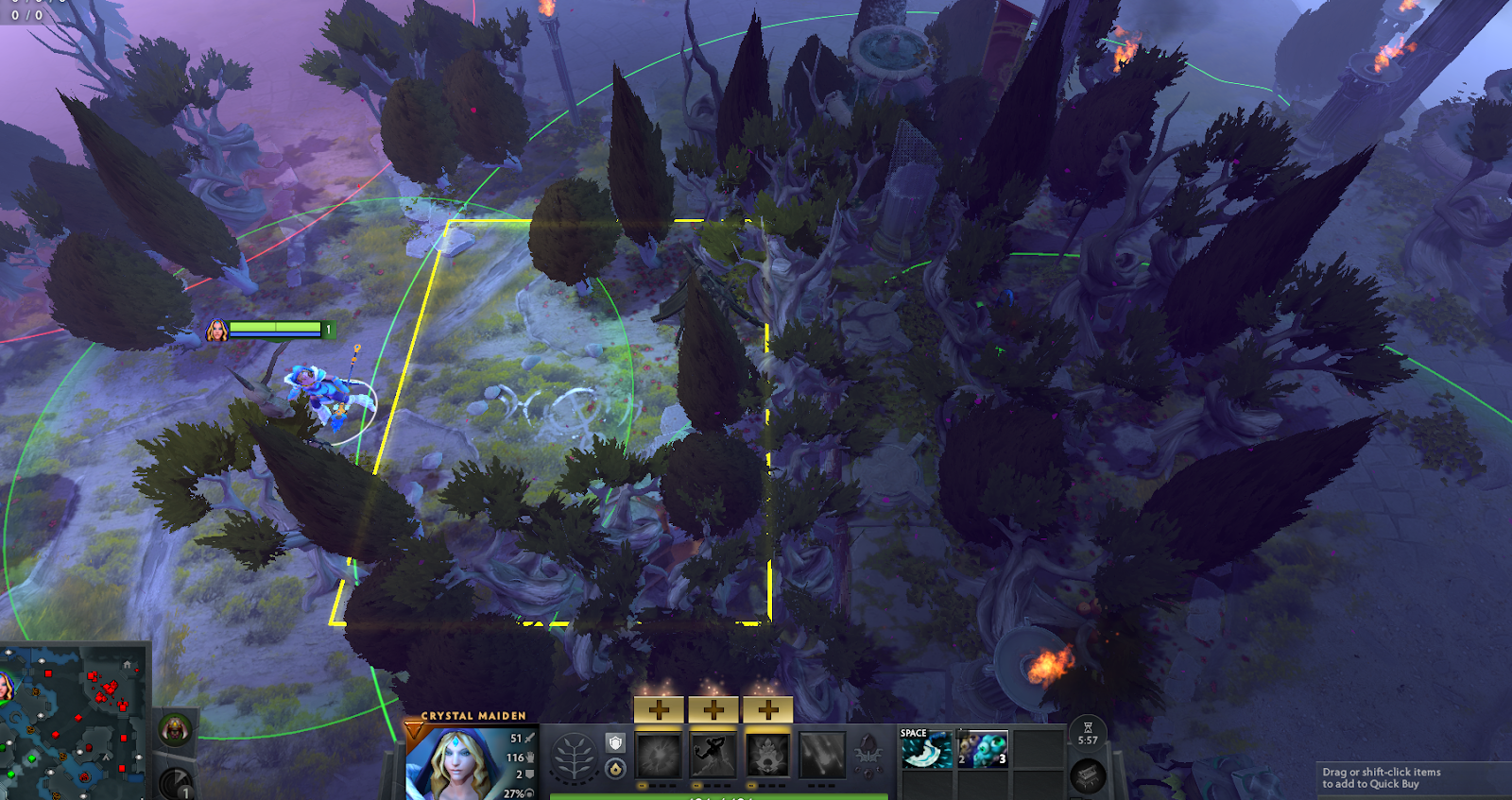
Task: Select the Arcane Aura ability icon
Action: (x=768, y=756)
